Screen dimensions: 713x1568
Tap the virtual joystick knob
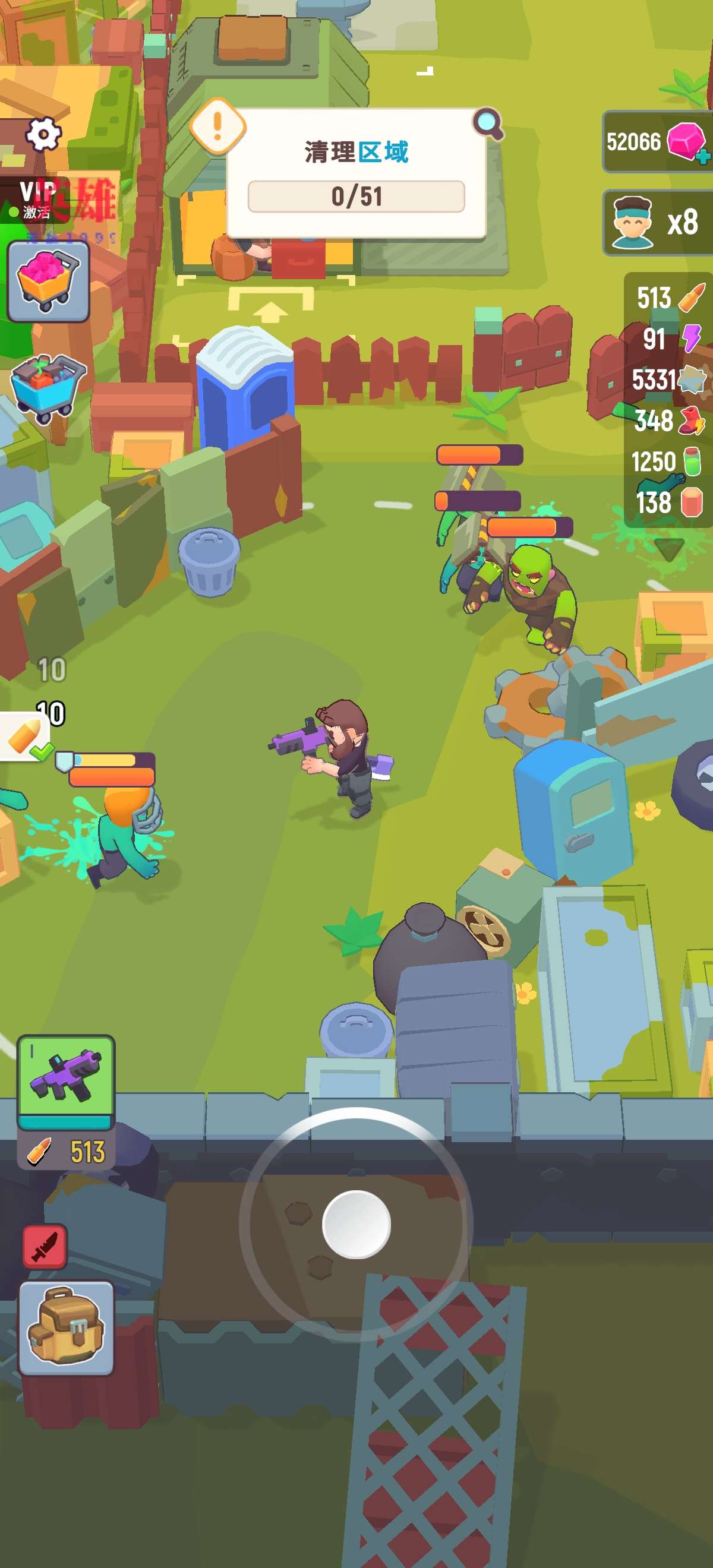click(356, 1224)
